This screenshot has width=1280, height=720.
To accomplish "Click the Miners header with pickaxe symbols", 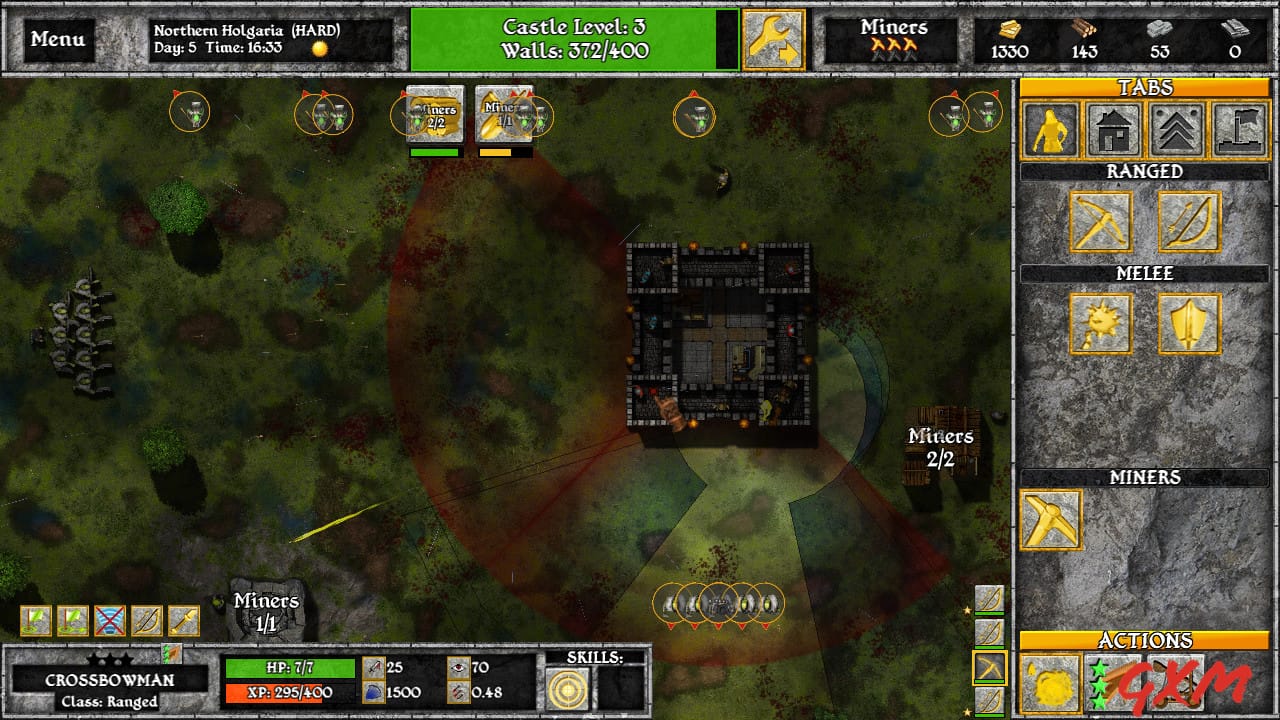I will click(893, 39).
